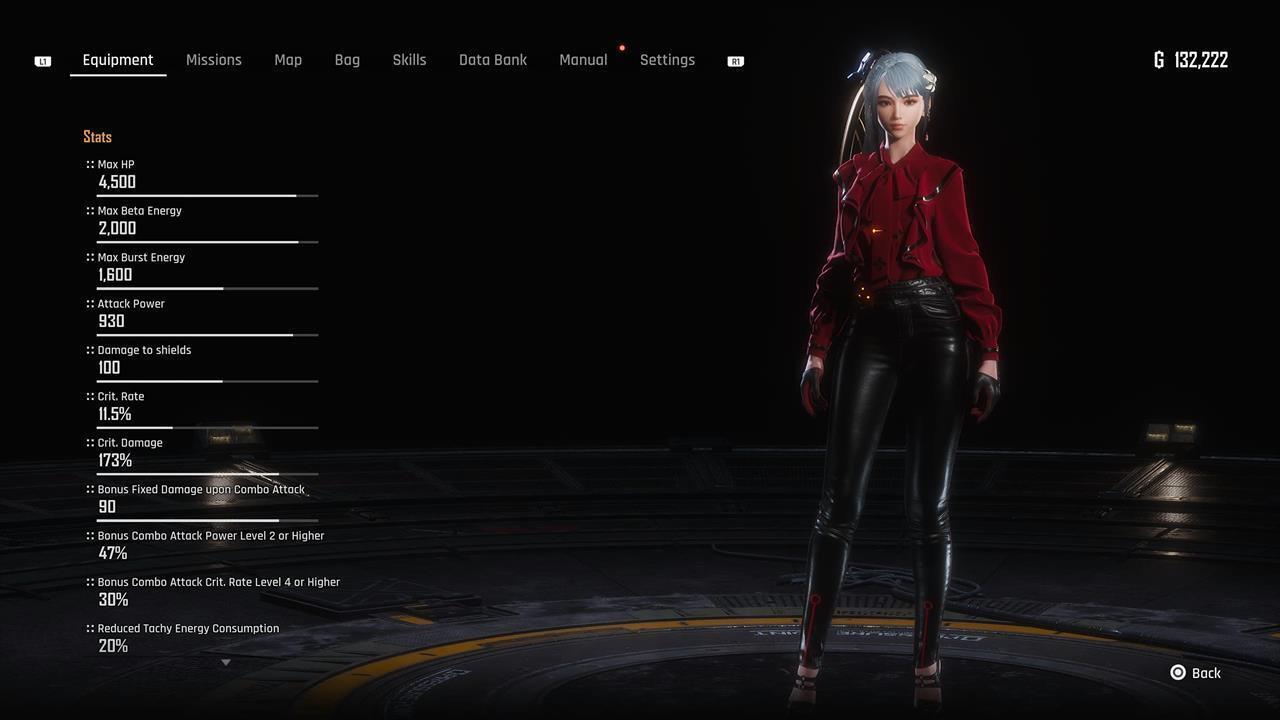1280x720 pixels.
Task: Click the L1 shoulder button icon
Action: tap(42, 60)
